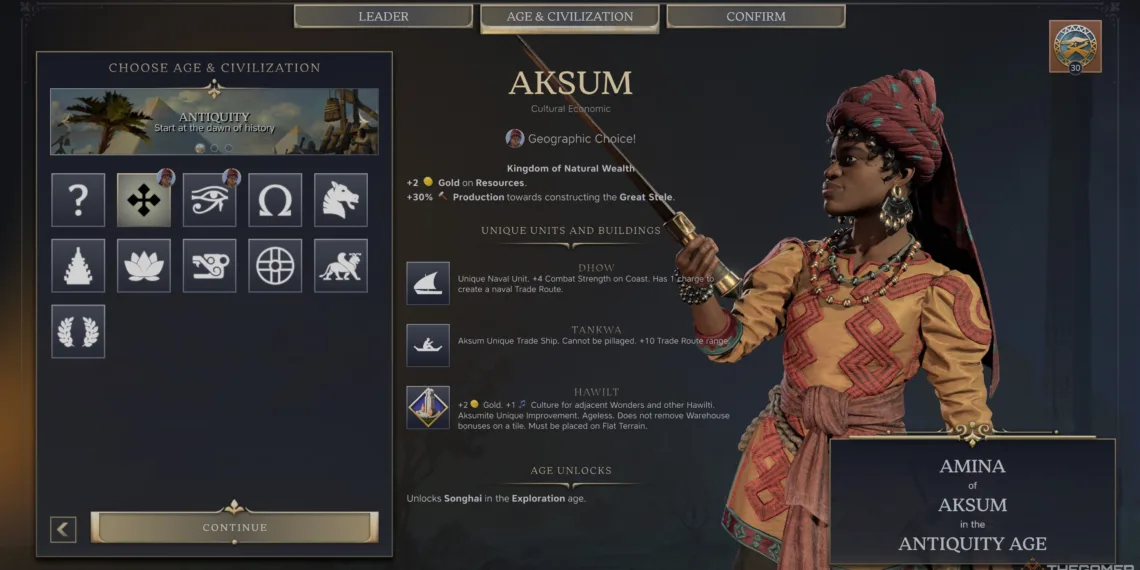
Task: Pick the Eye of Horus civilization
Action: tap(209, 200)
